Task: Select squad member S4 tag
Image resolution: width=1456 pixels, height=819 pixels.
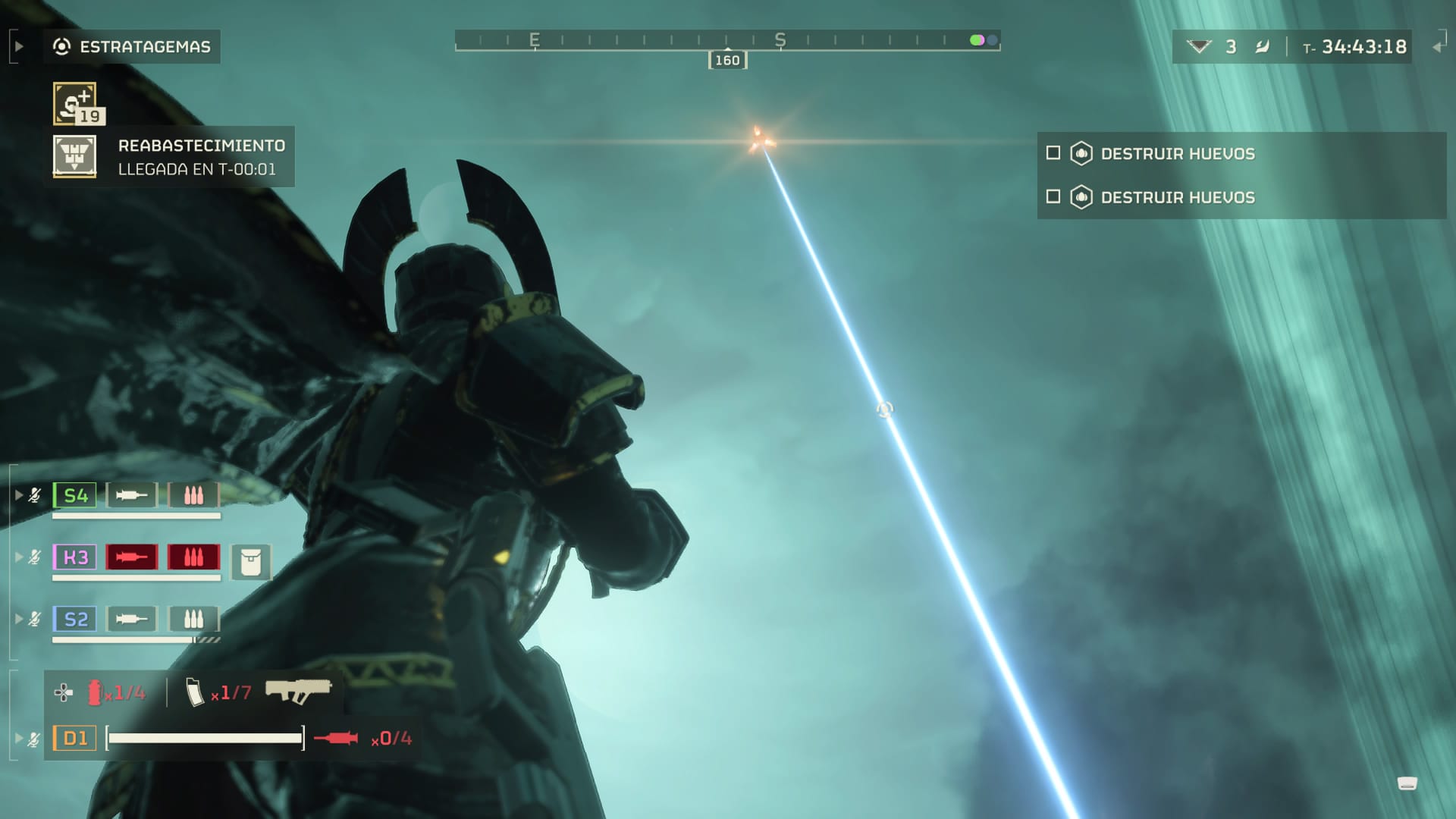Action: 75,496
